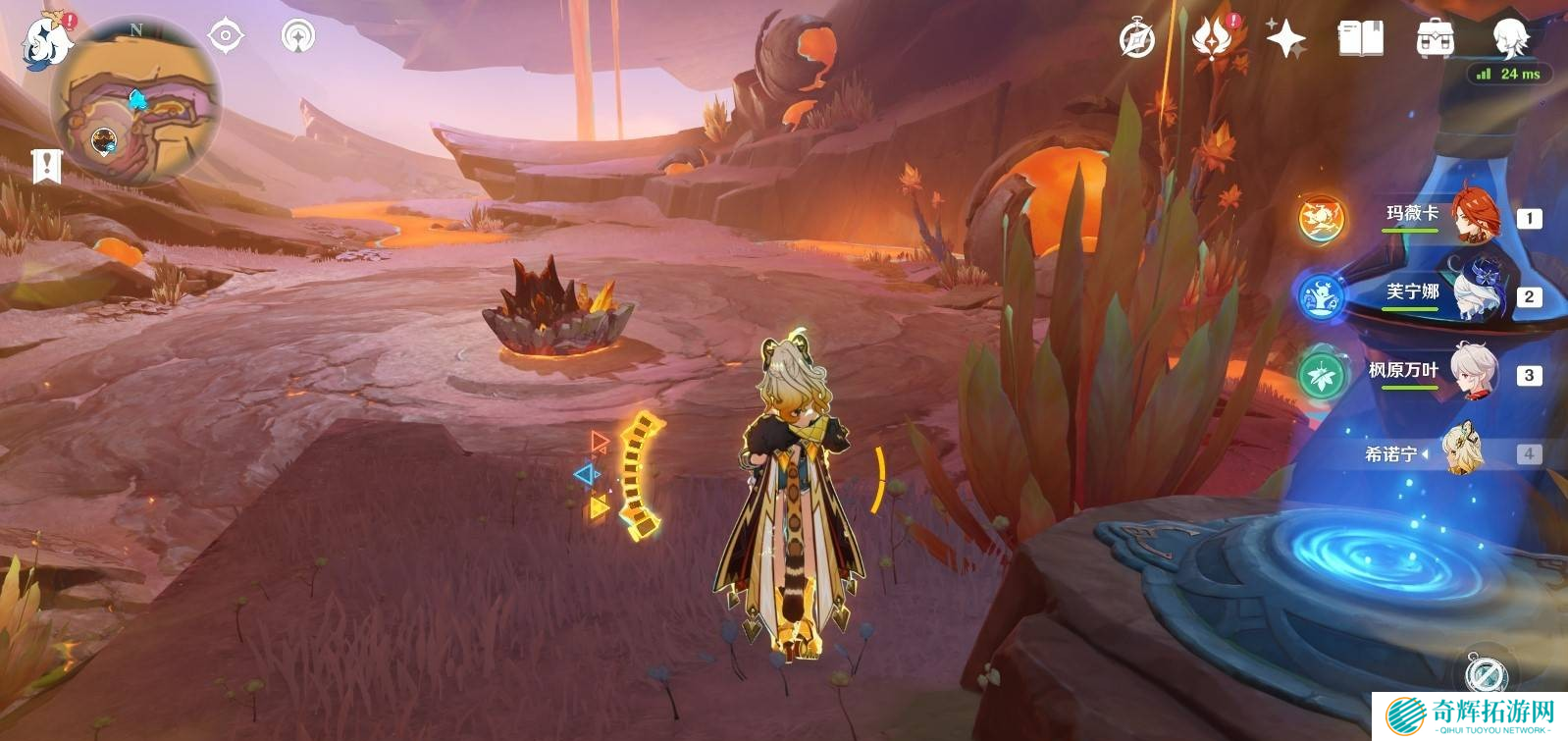Activate 玛薇卡's orange elemental burst icon

1321,218
